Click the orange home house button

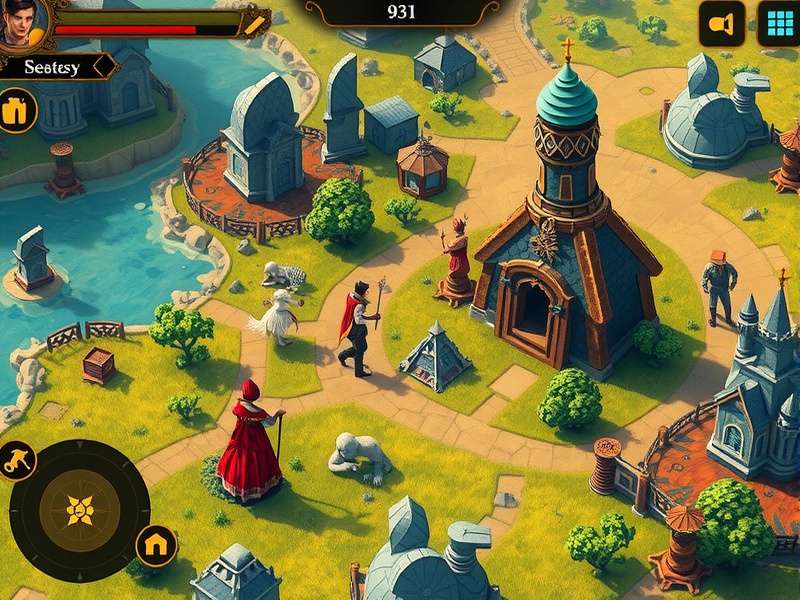[x=156, y=545]
